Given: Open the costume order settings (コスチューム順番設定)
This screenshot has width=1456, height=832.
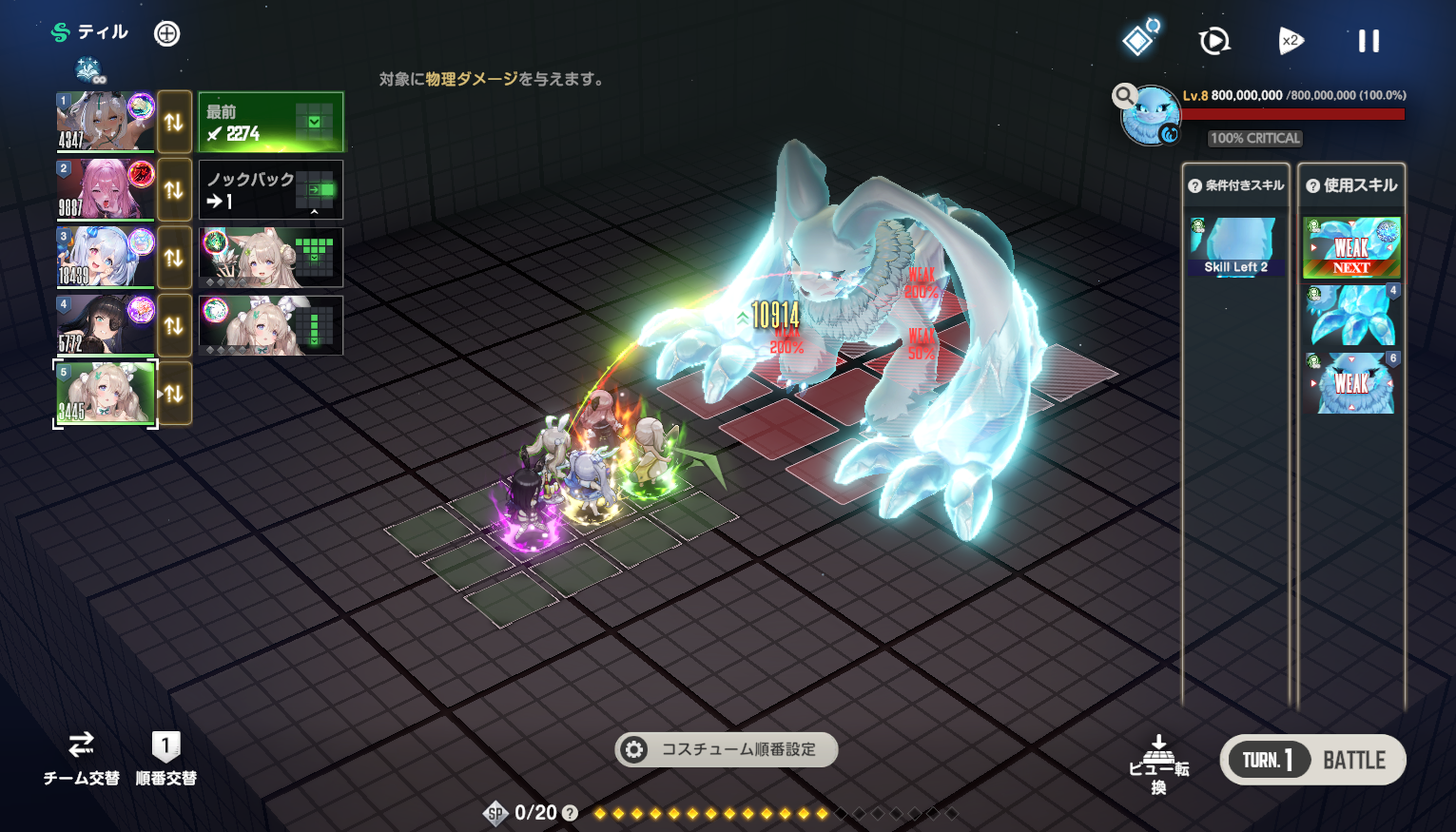Looking at the screenshot, I should click(x=727, y=749).
